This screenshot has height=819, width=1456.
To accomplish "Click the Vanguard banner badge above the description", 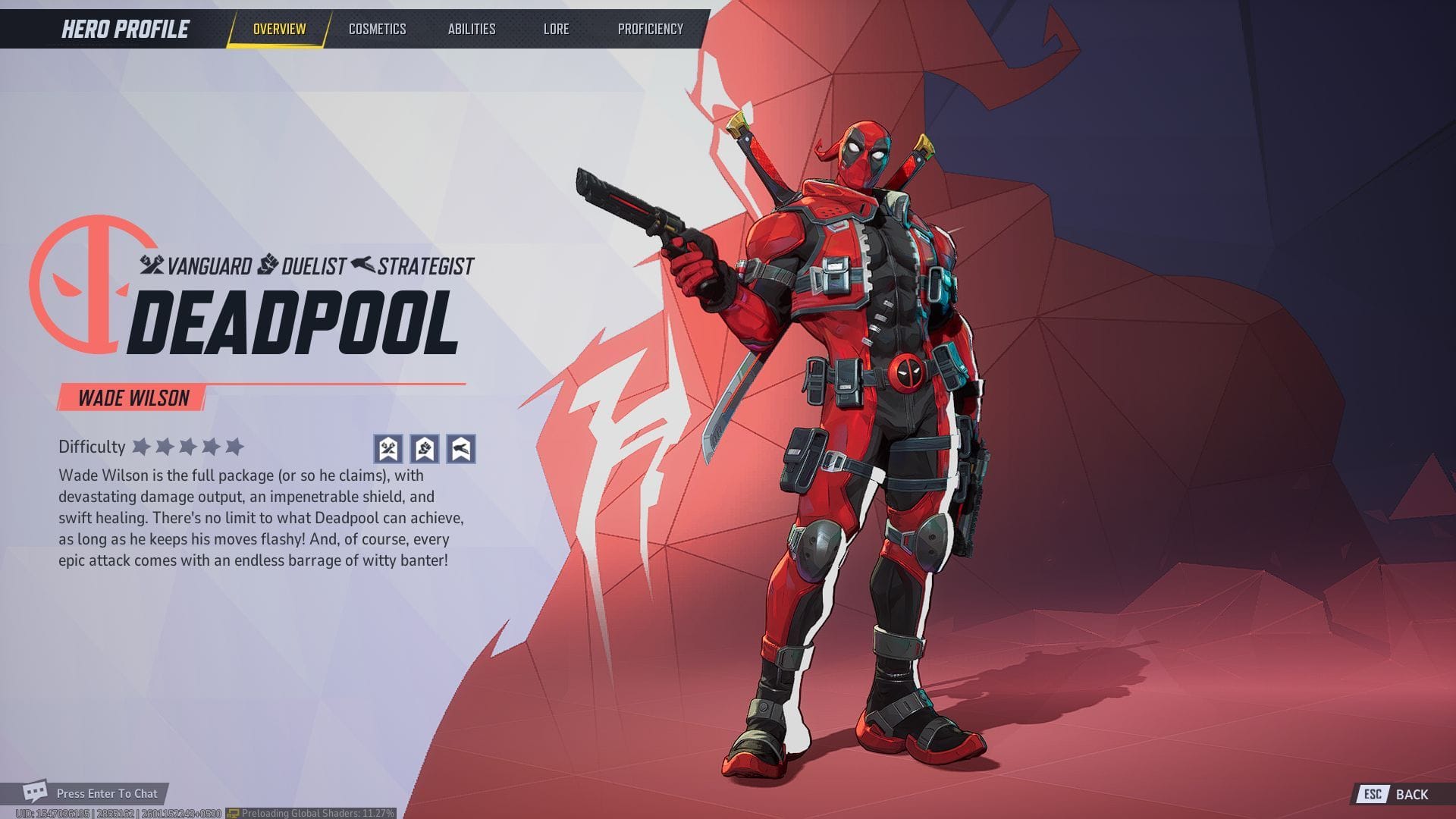I will click(387, 449).
